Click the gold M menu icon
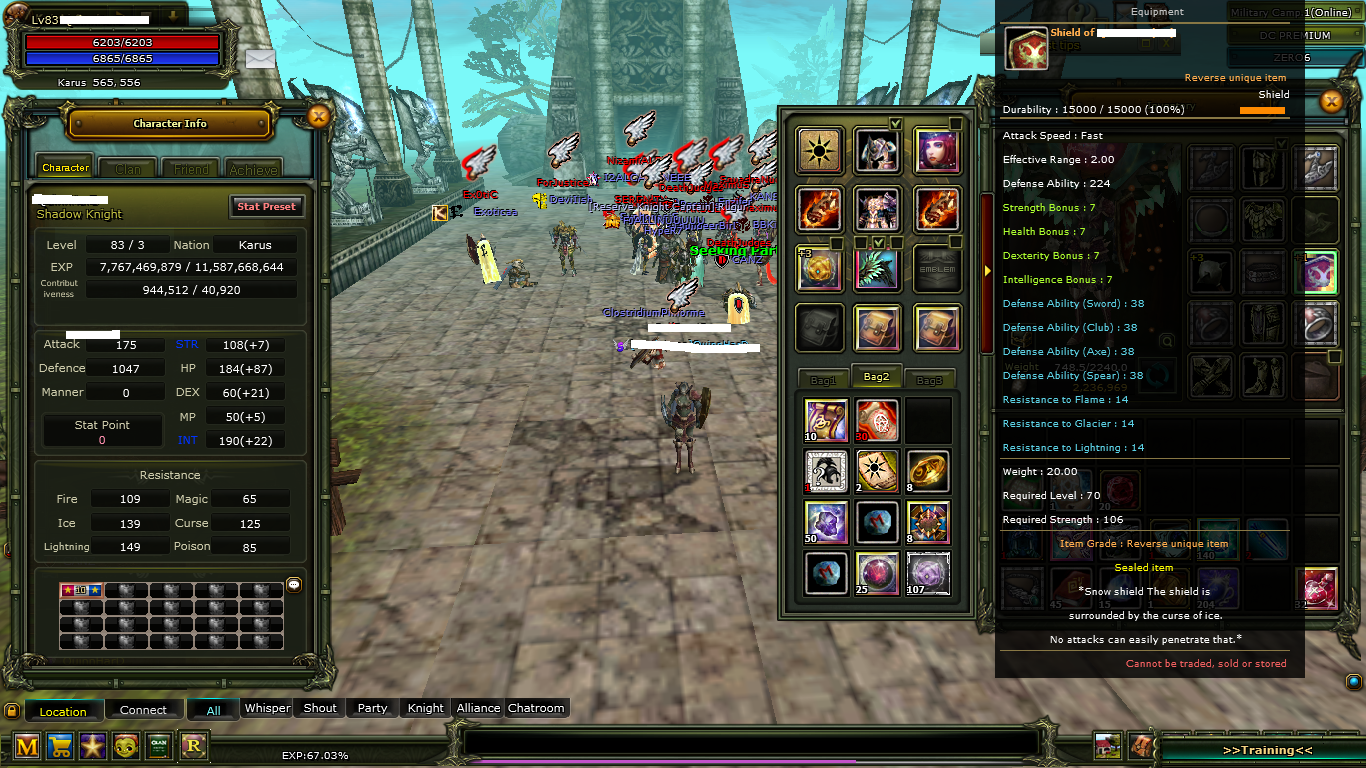 point(27,745)
